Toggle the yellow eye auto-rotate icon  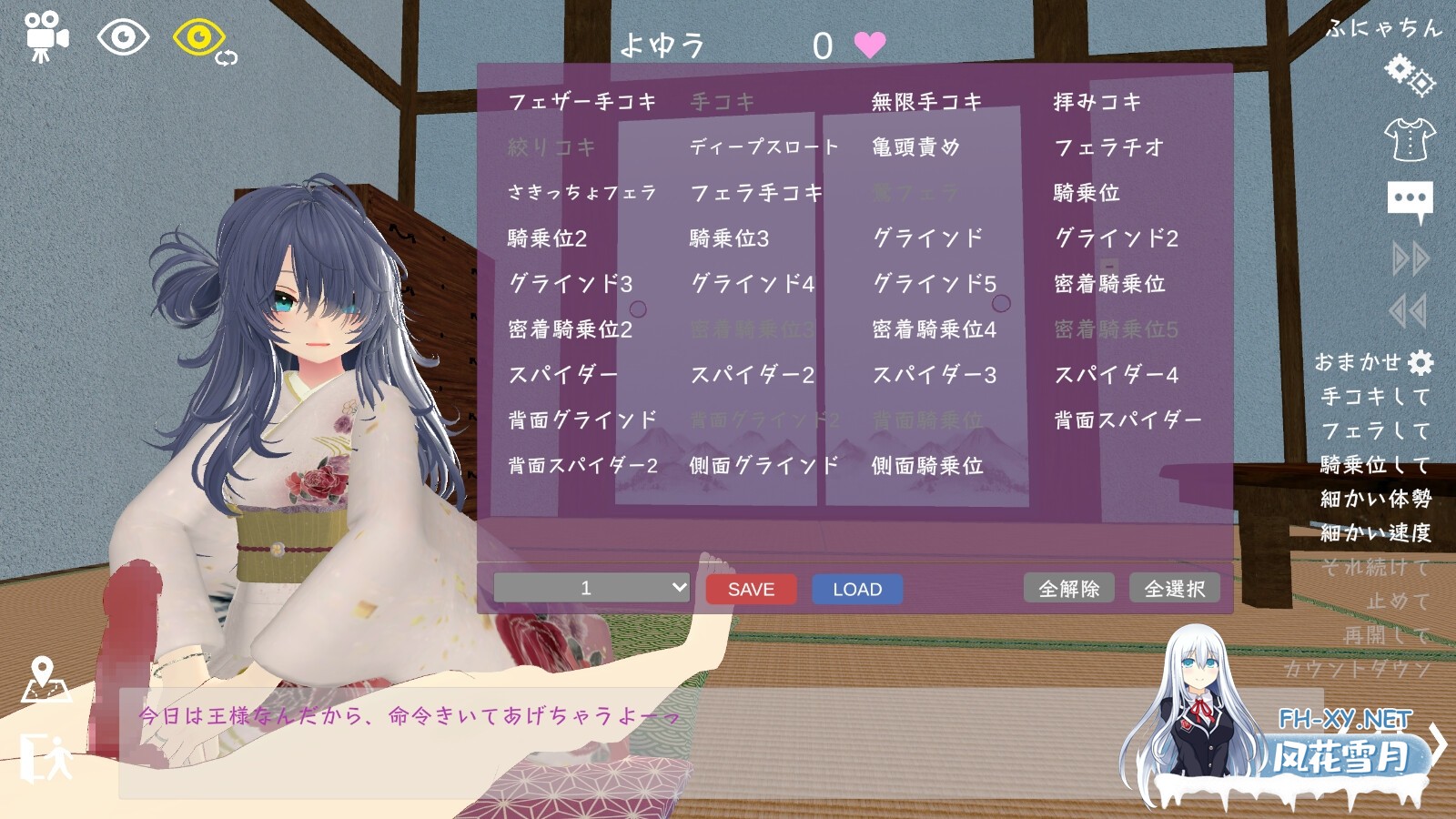tap(197, 36)
